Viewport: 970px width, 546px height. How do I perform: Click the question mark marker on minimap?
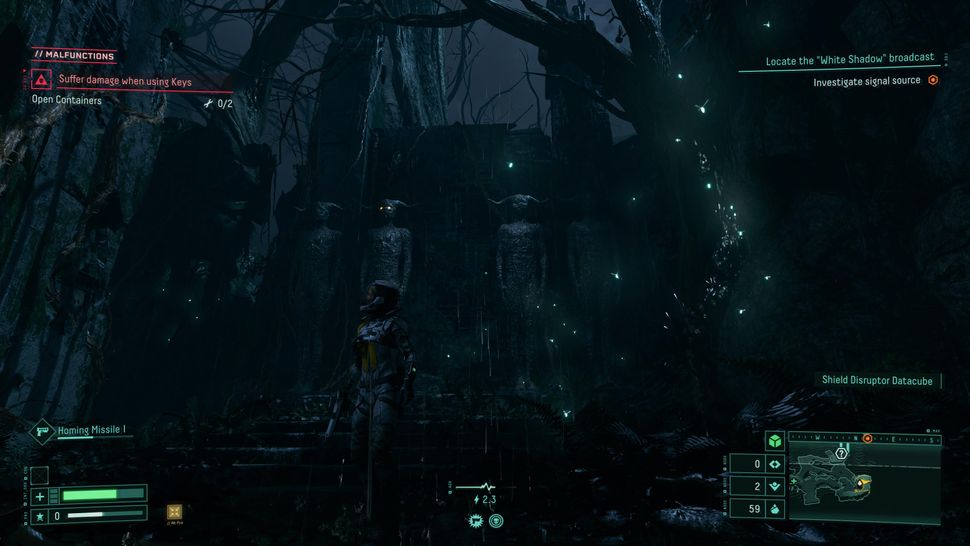click(x=842, y=453)
